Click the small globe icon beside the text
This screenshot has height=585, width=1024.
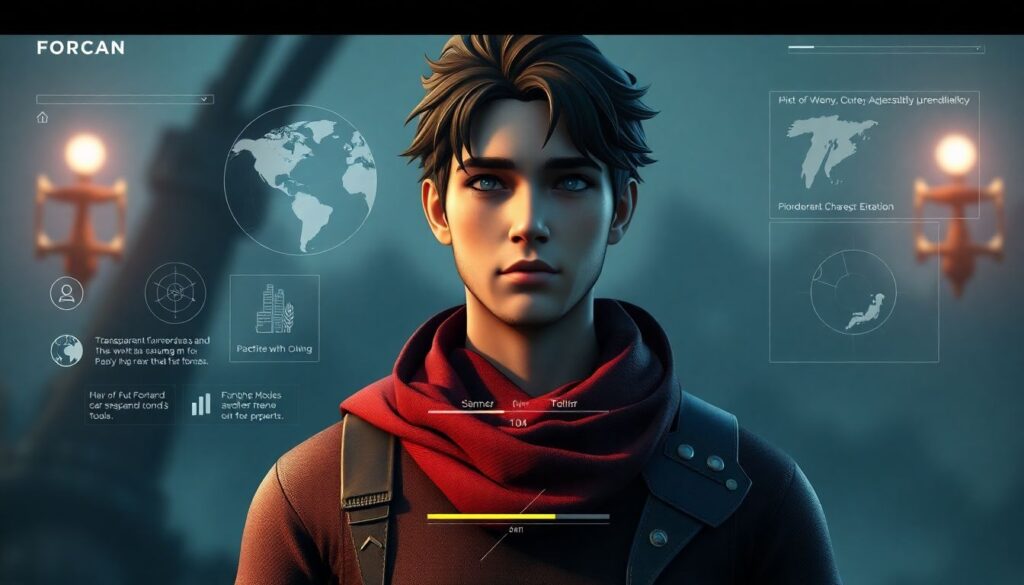(x=66, y=350)
